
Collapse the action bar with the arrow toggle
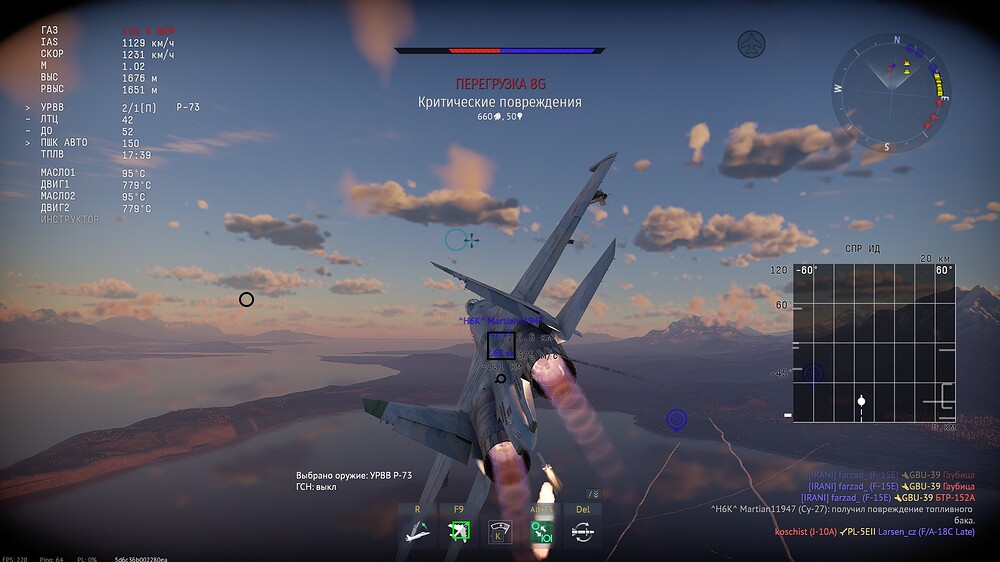[x=593, y=494]
